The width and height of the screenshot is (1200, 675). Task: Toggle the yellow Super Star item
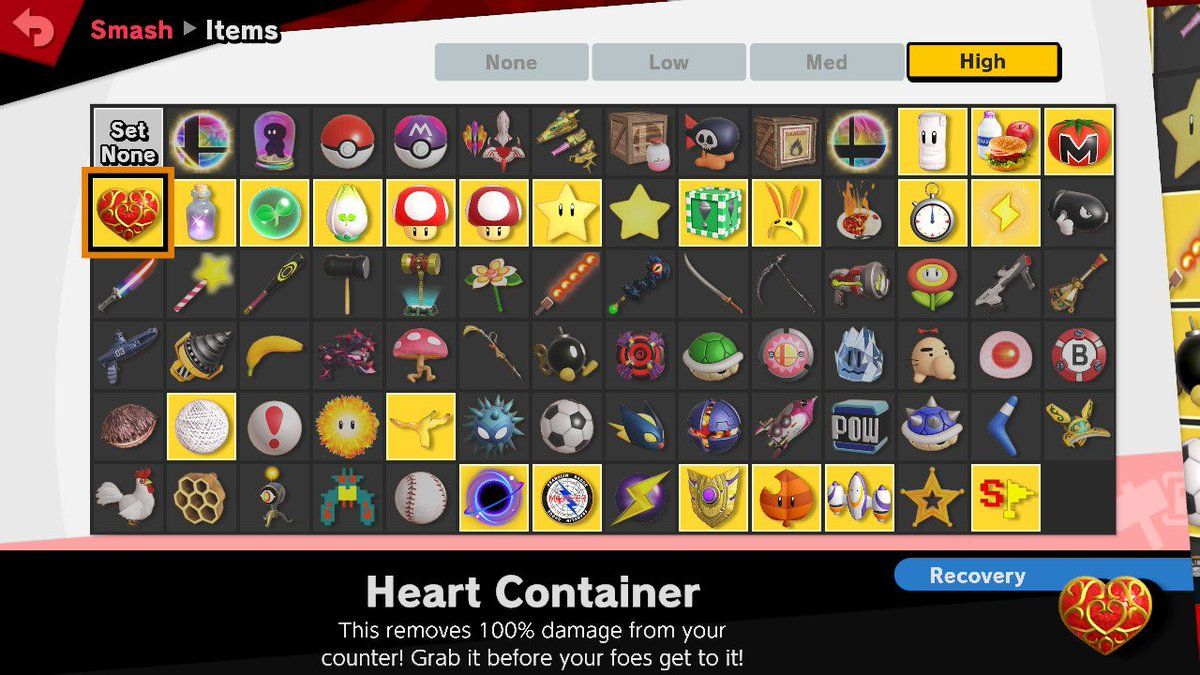567,213
